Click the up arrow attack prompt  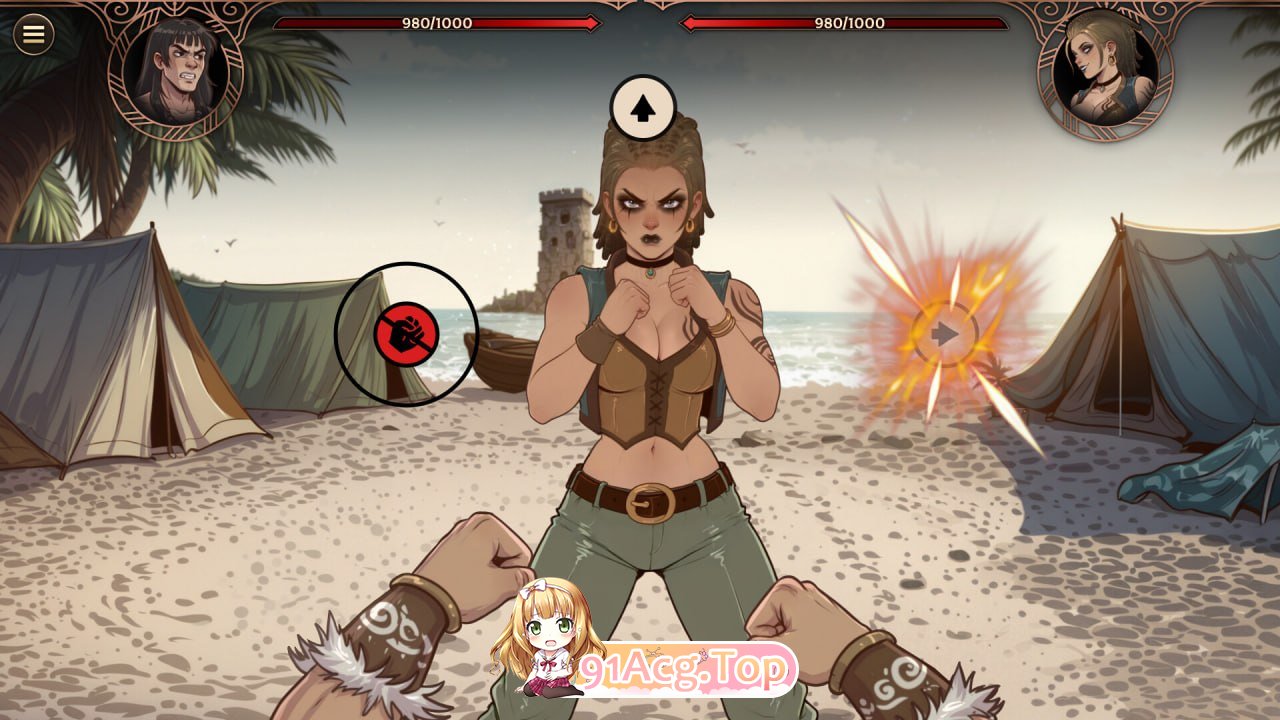click(x=643, y=108)
